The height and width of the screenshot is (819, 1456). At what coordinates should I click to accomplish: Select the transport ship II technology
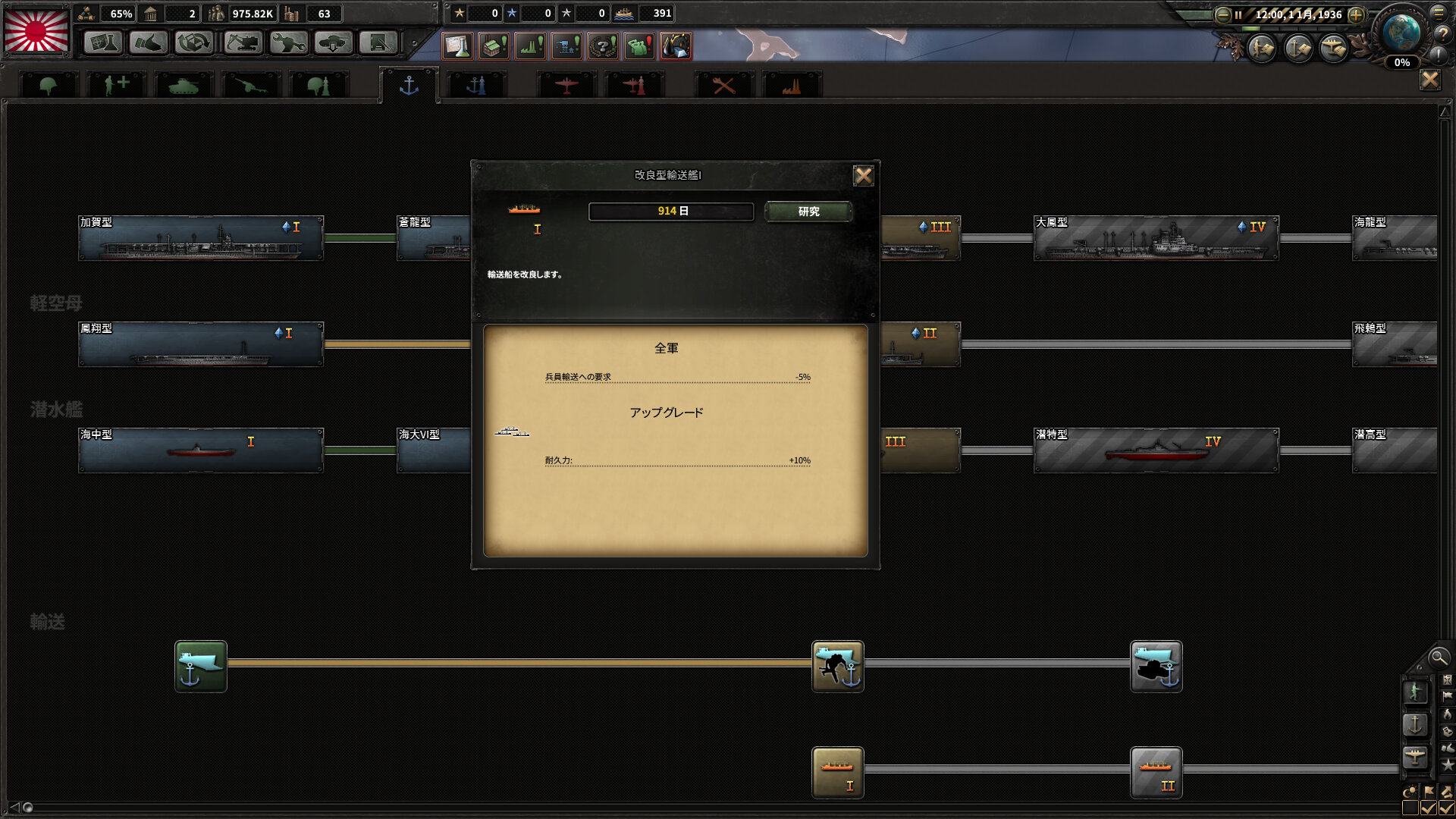(x=1156, y=772)
